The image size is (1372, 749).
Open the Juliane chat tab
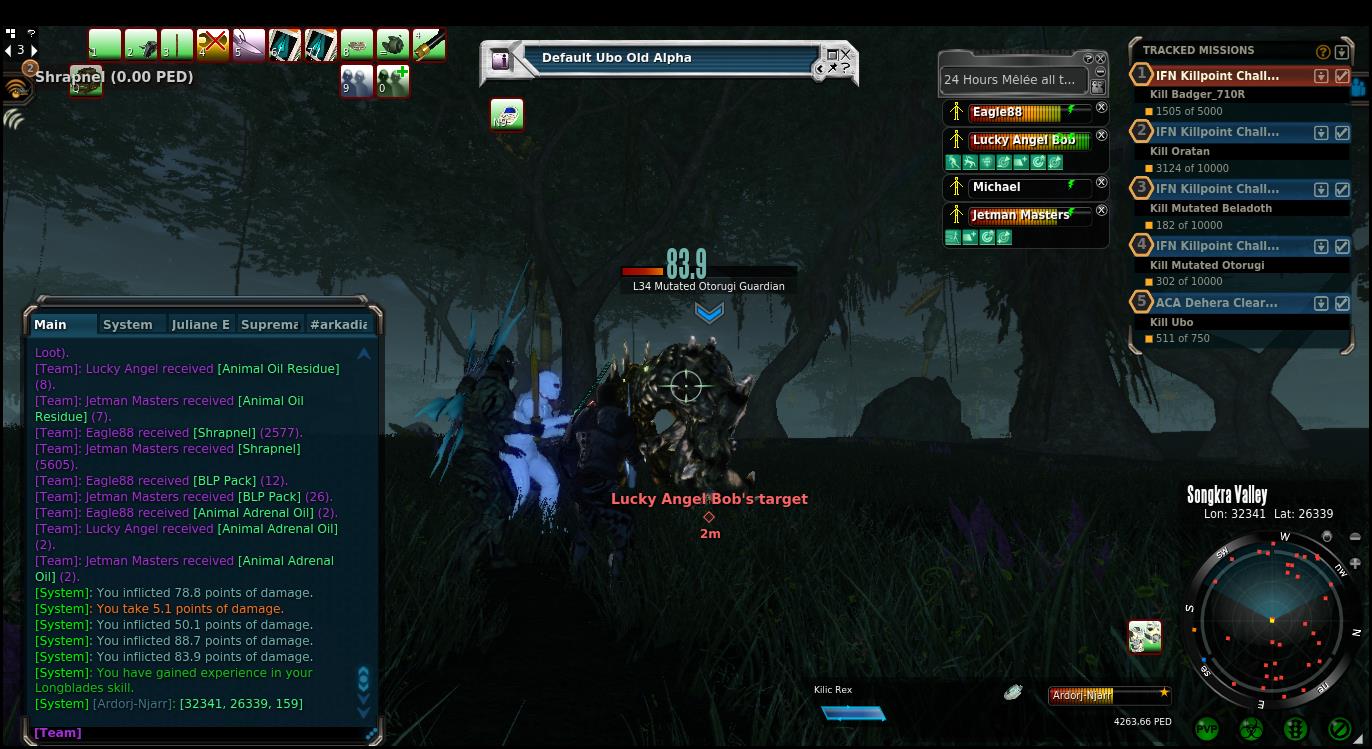point(200,324)
